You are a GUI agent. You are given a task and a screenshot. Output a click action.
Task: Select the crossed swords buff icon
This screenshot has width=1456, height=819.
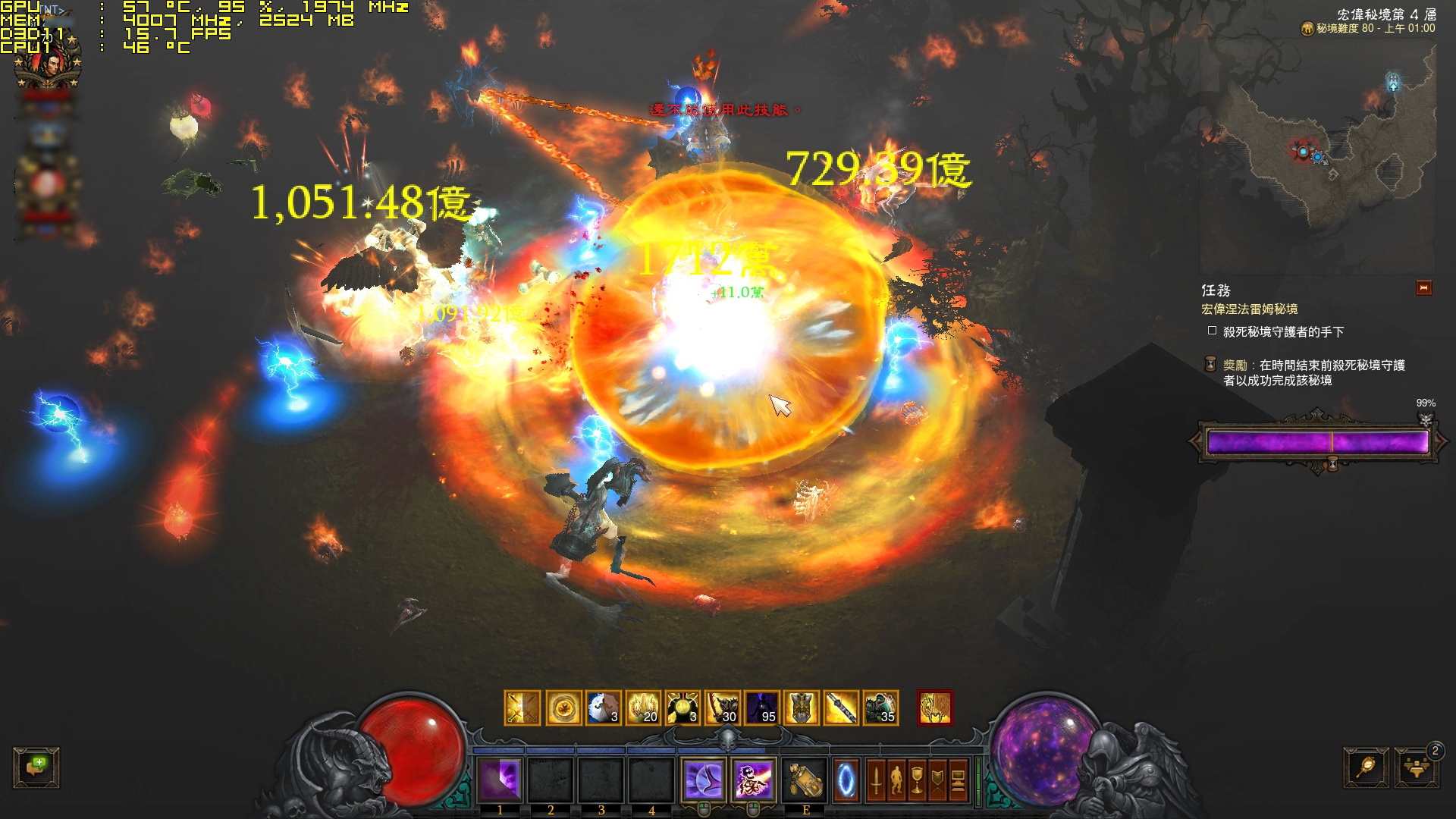522,708
